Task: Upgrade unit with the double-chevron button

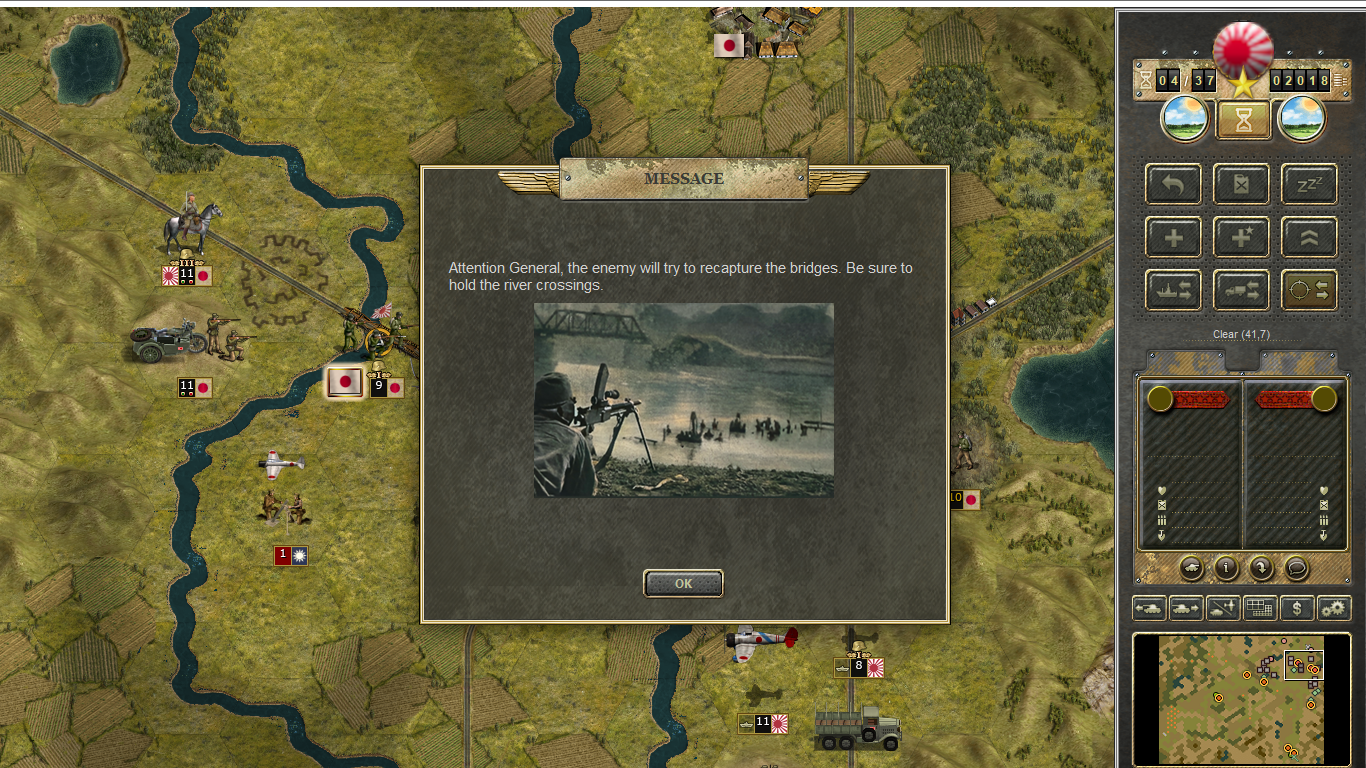Action: point(1309,237)
